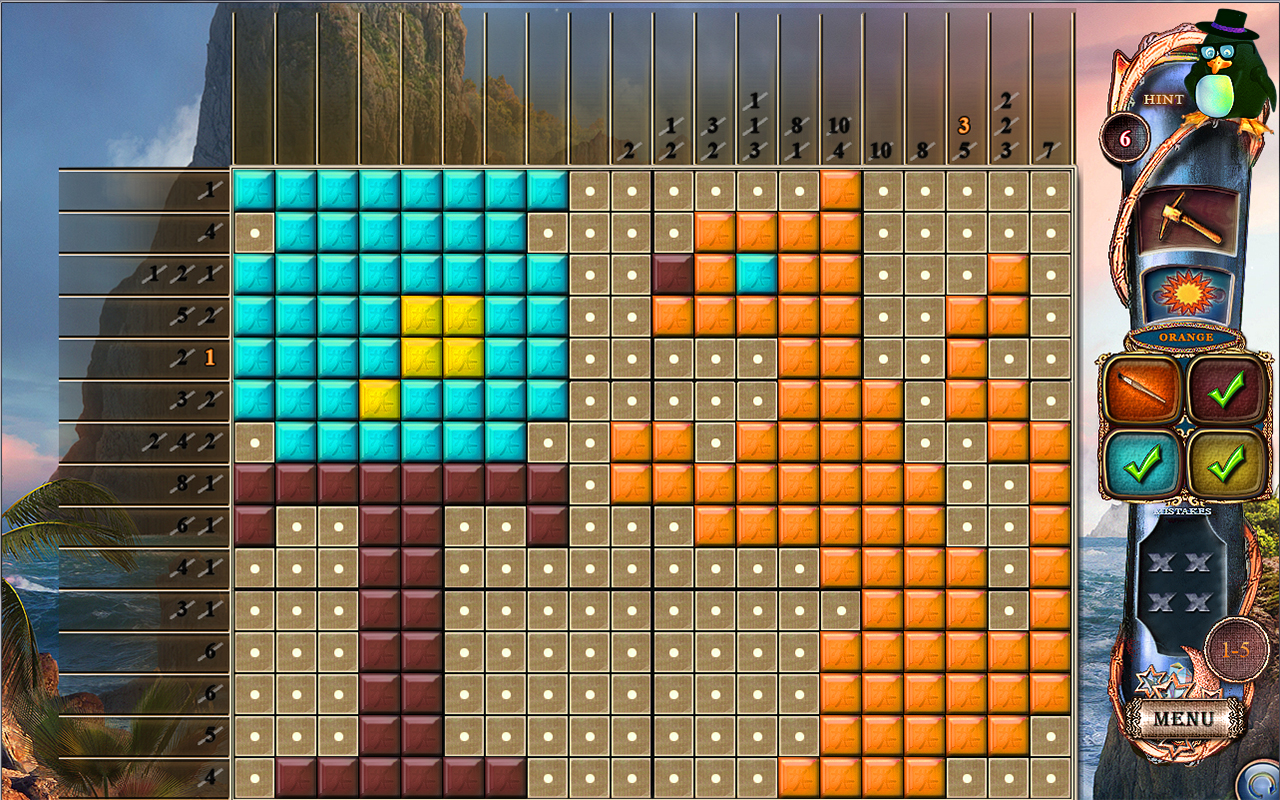Viewport: 1280px width, 800px height.
Task: Click the orange 3 column clue
Action: coord(963,124)
